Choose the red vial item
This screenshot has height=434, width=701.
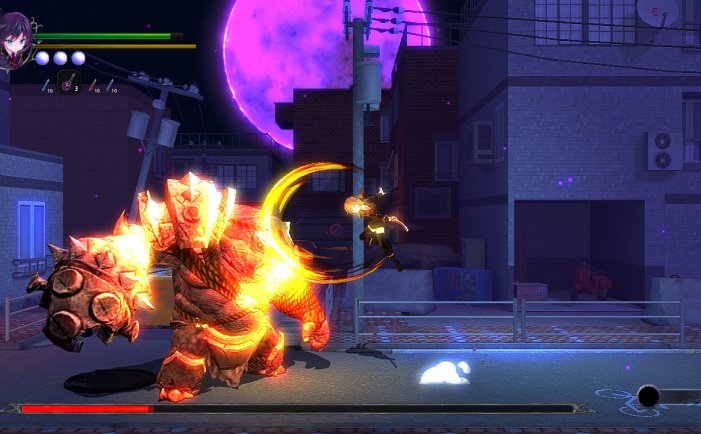[x=93, y=86]
